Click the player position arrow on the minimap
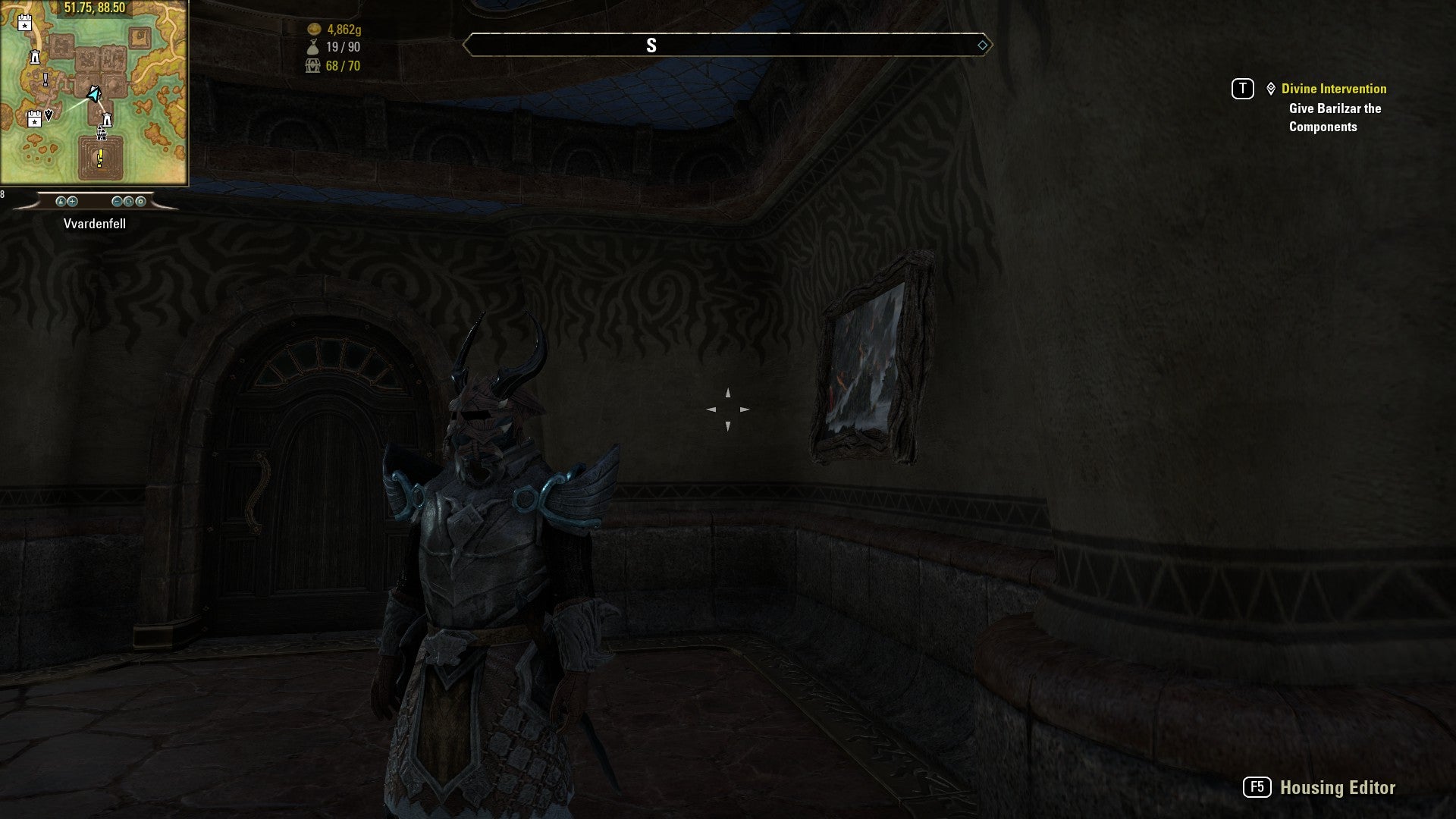The height and width of the screenshot is (819, 1456). coord(93,94)
